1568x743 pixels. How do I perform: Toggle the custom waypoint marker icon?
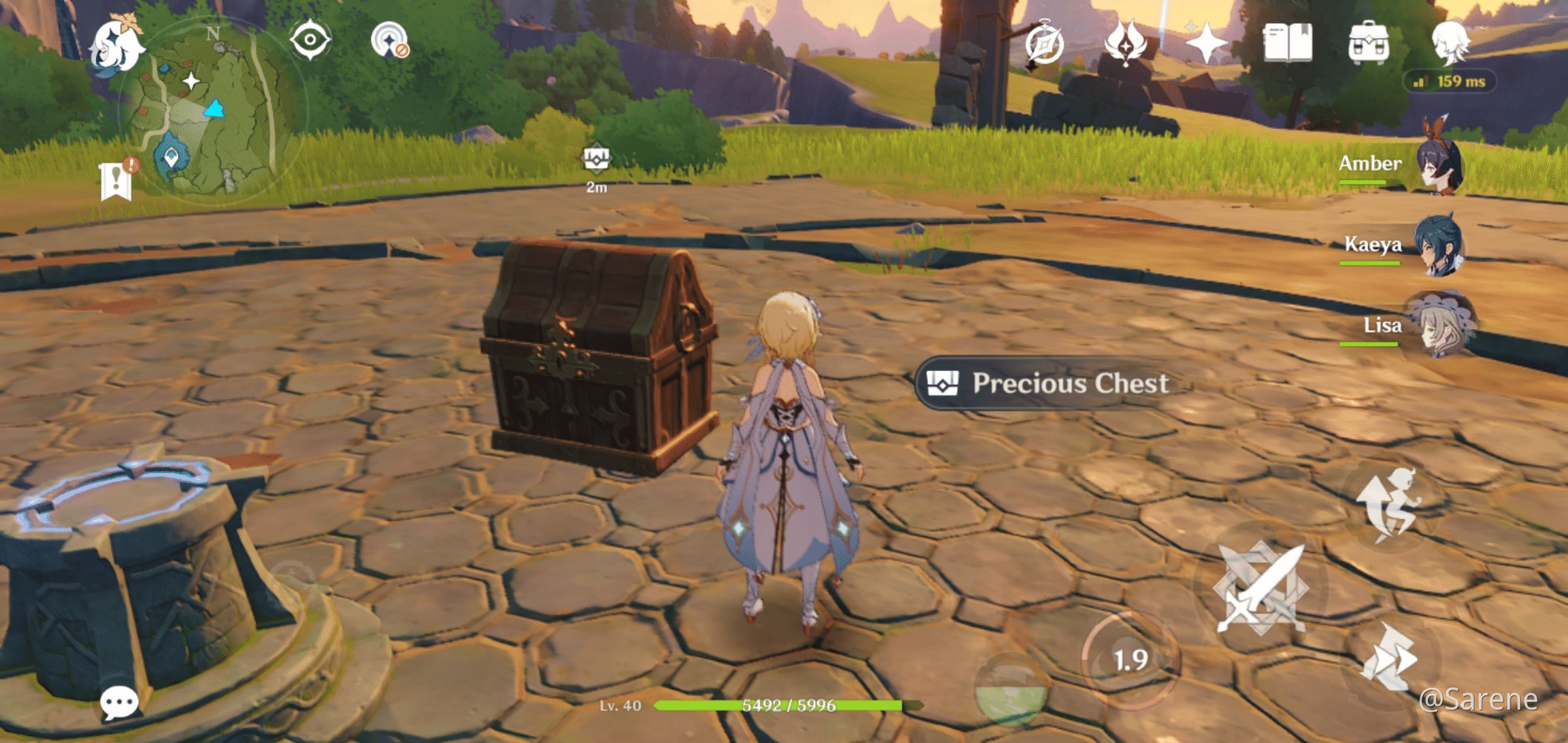[390, 41]
